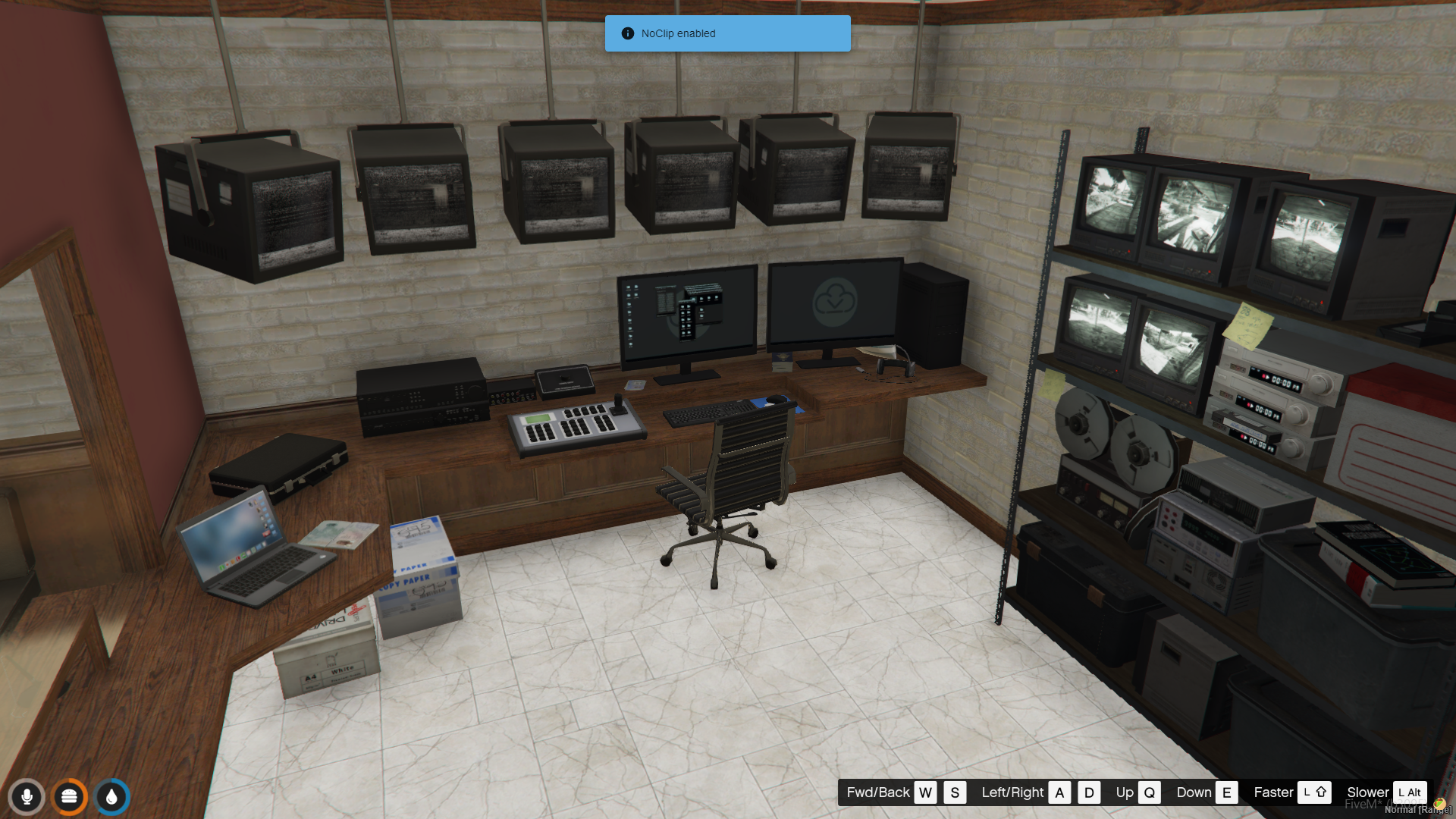Select the burger hunger icon
This screenshot has width=1456, height=819.
pos(70,797)
